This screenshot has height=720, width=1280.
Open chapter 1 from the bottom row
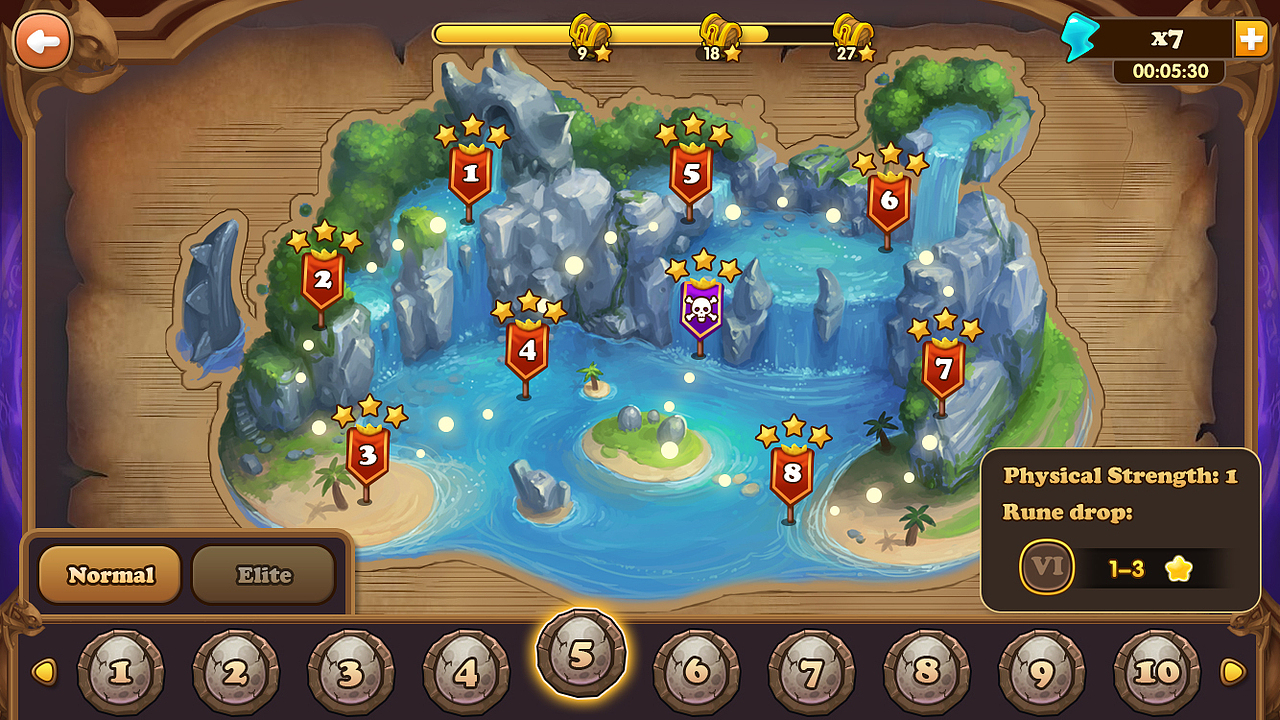(x=121, y=670)
